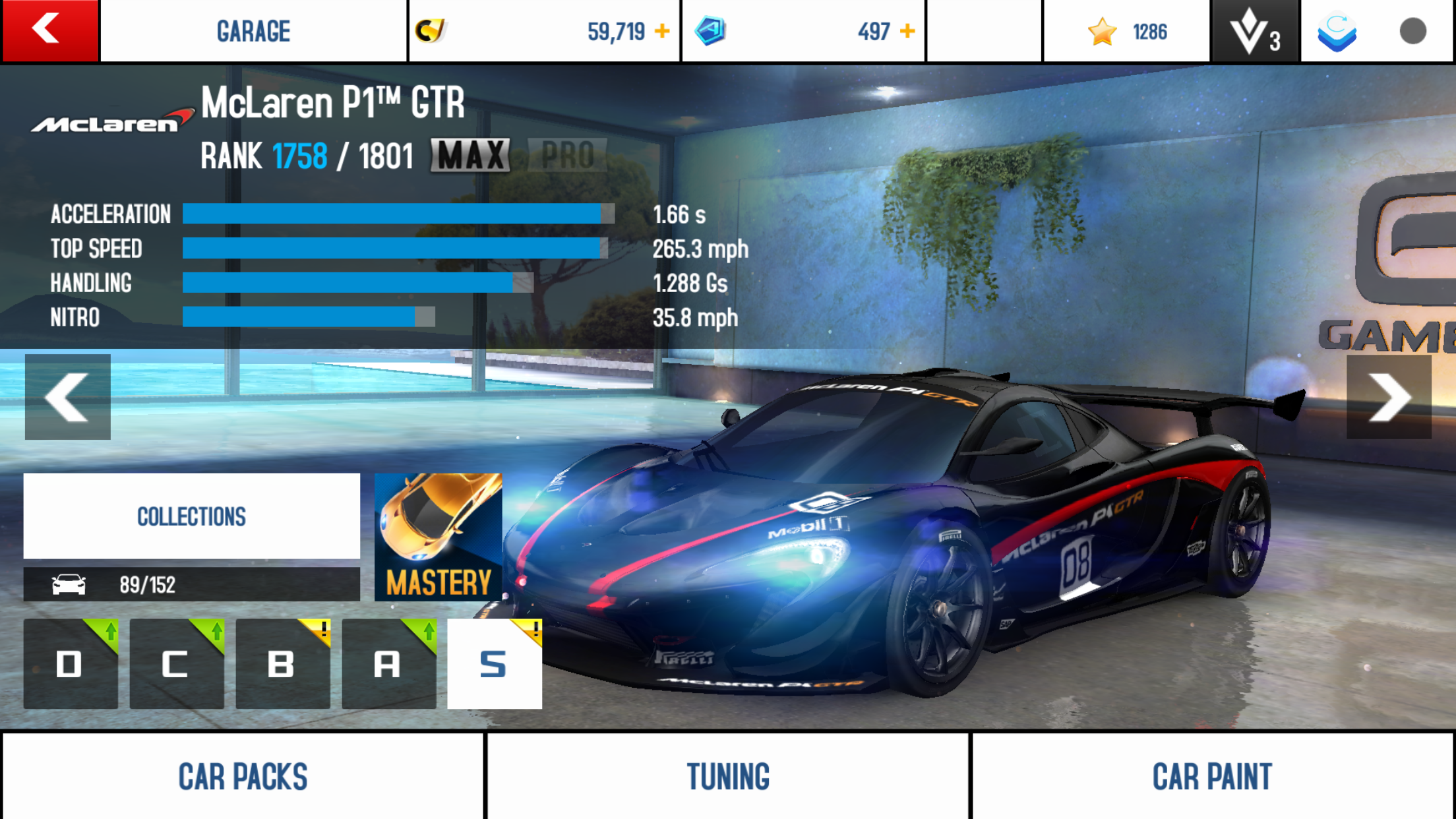This screenshot has width=1456, height=819.
Task: Add more credits with the plus icon
Action: pos(662,31)
